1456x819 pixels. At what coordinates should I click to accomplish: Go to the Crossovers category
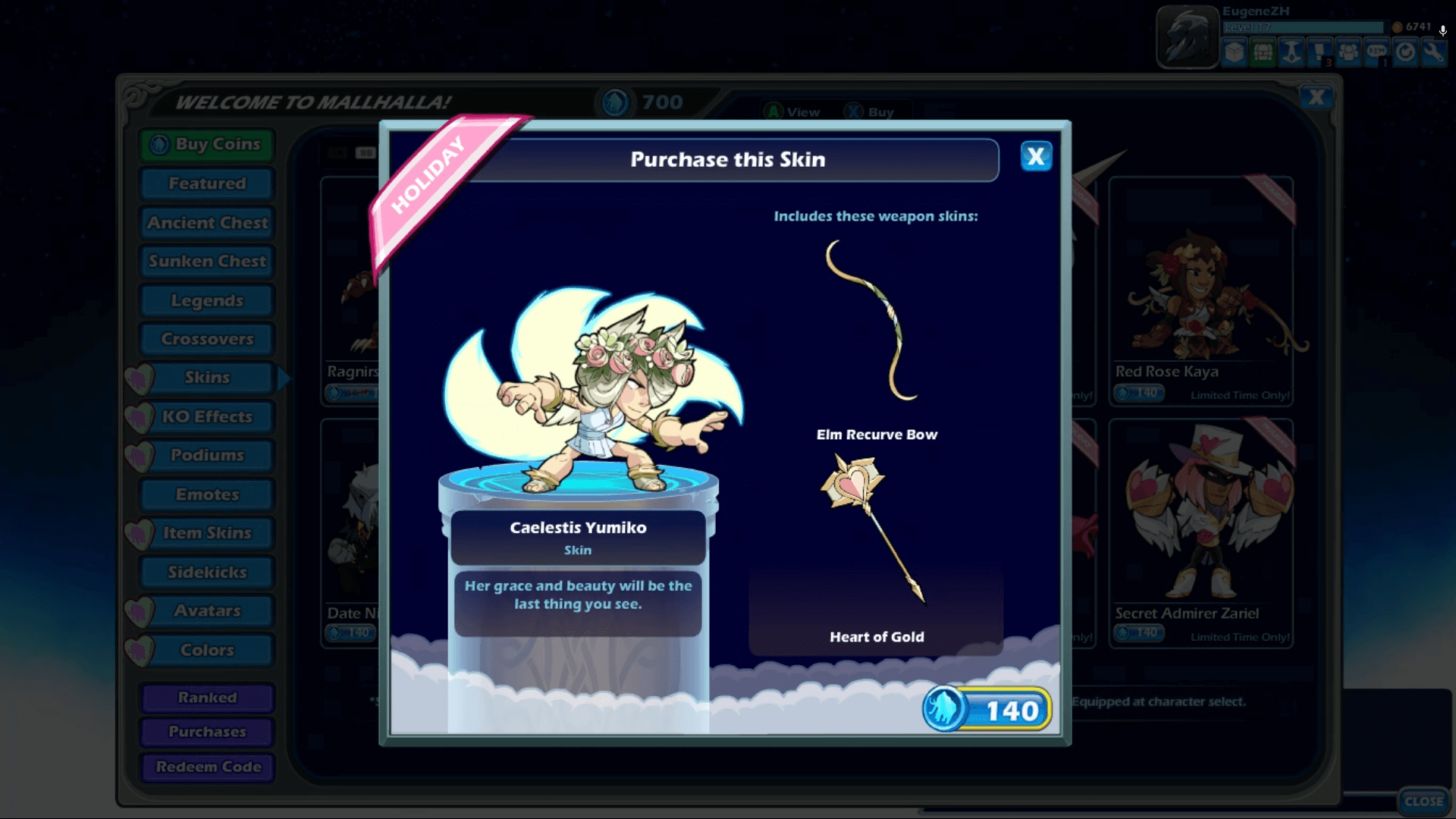[x=207, y=339]
